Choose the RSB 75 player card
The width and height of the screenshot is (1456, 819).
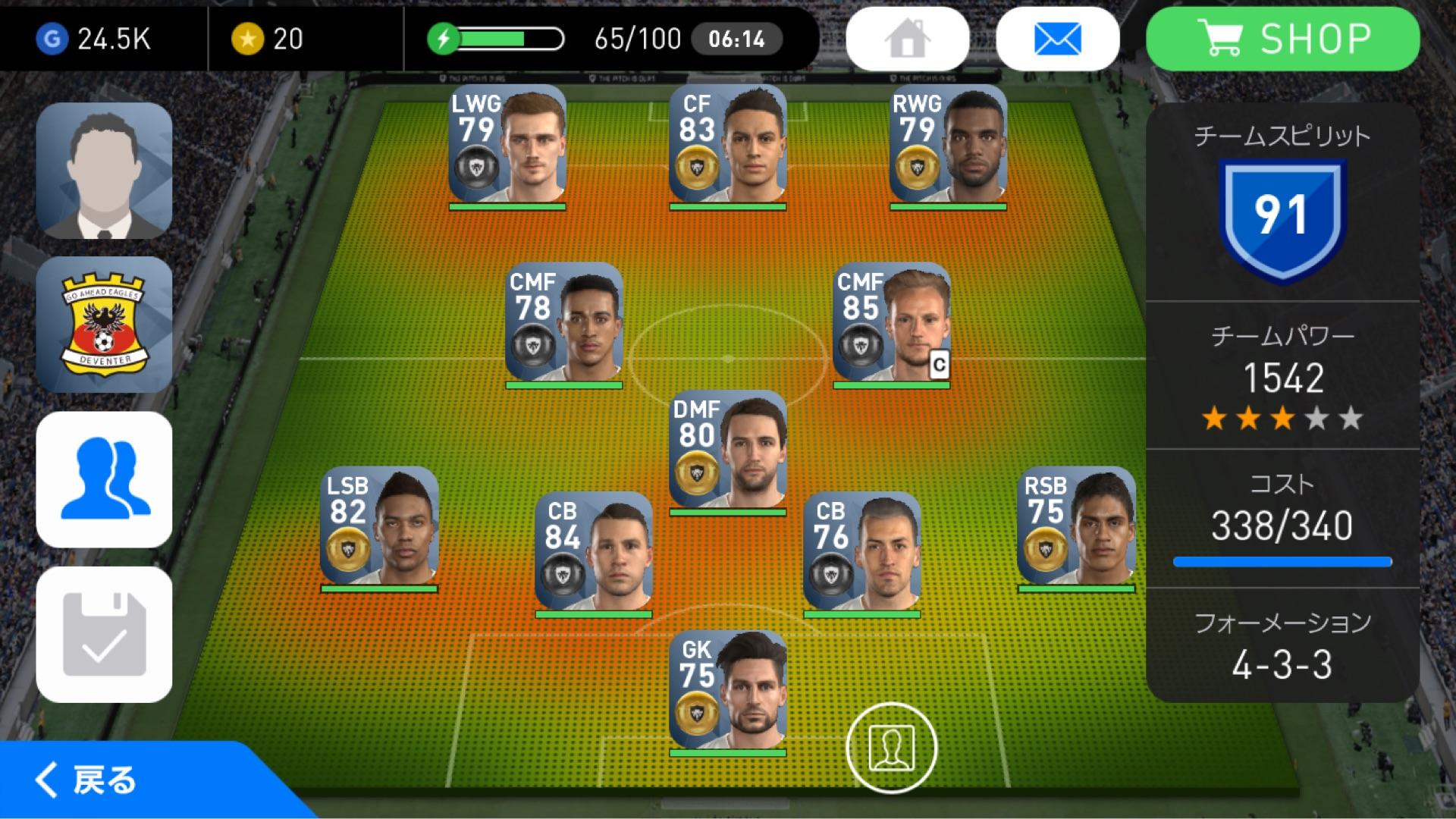[1076, 526]
